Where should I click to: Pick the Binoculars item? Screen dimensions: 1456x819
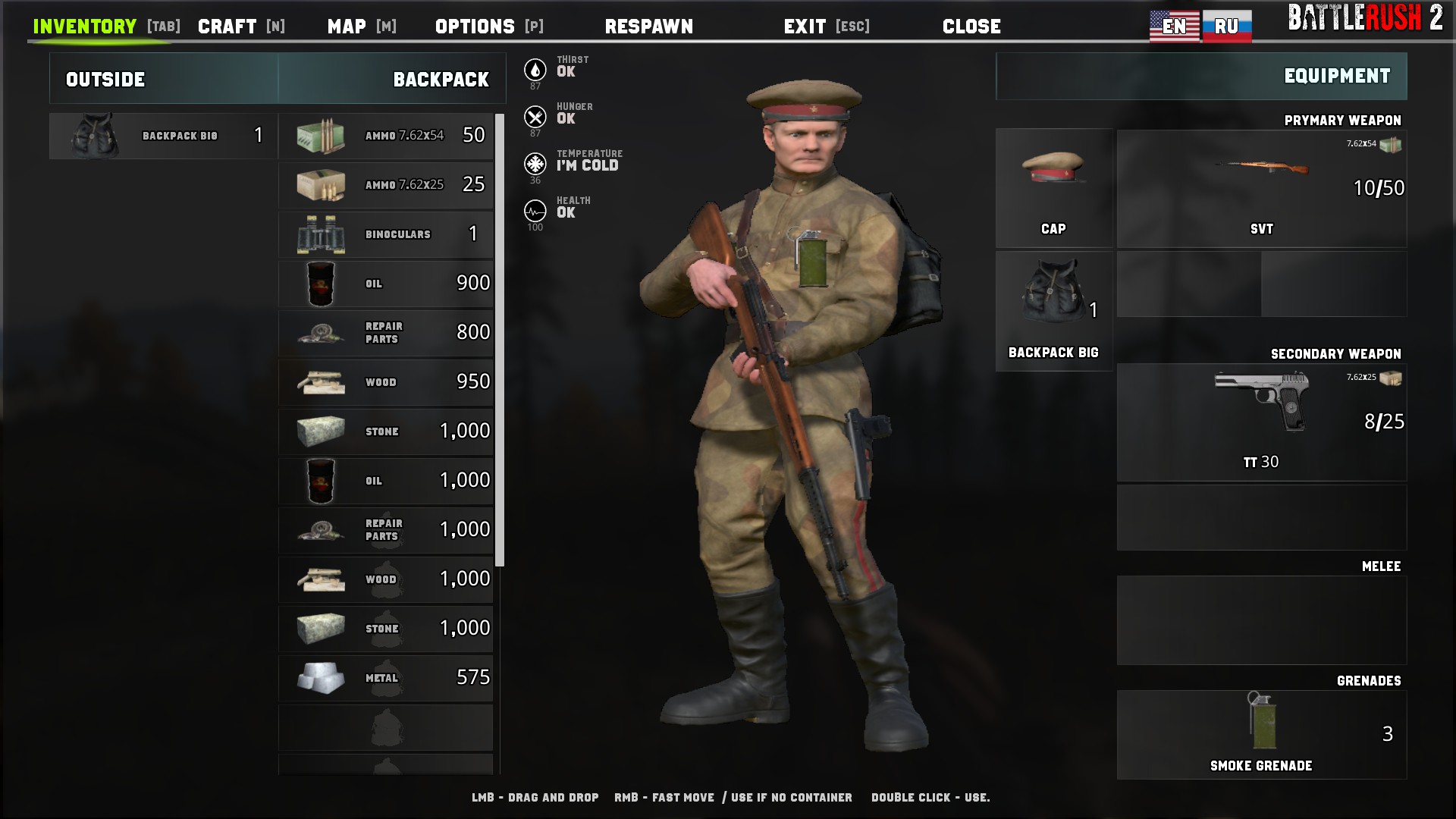[x=386, y=234]
